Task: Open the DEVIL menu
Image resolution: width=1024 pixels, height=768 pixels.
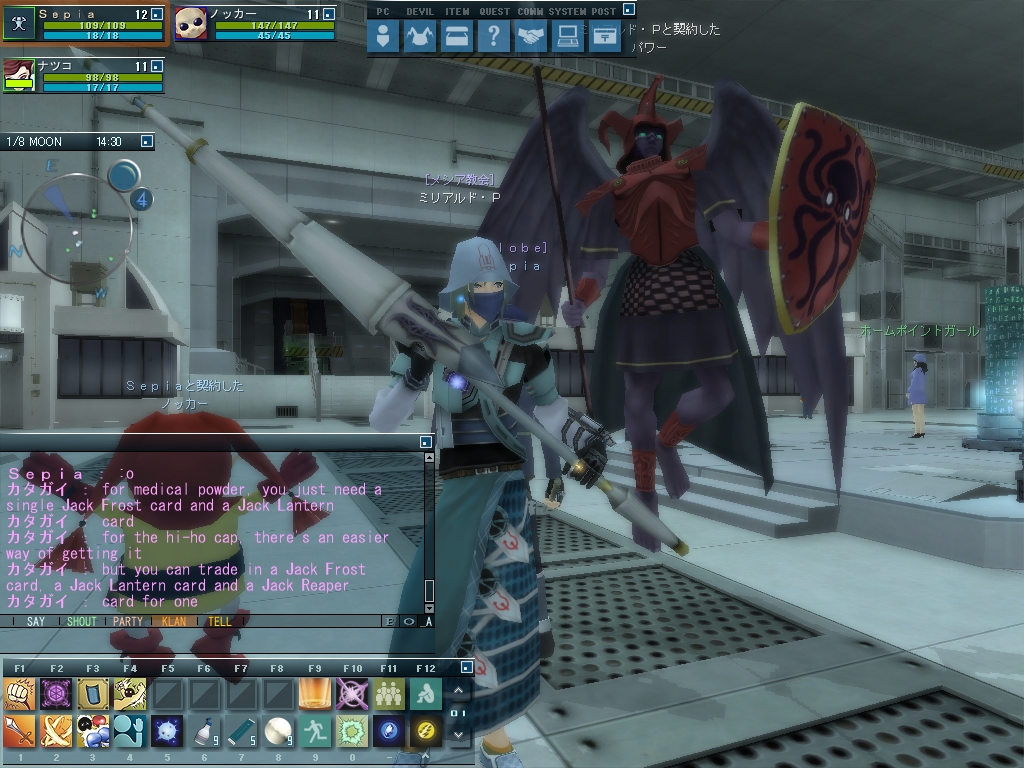Action: [419, 37]
